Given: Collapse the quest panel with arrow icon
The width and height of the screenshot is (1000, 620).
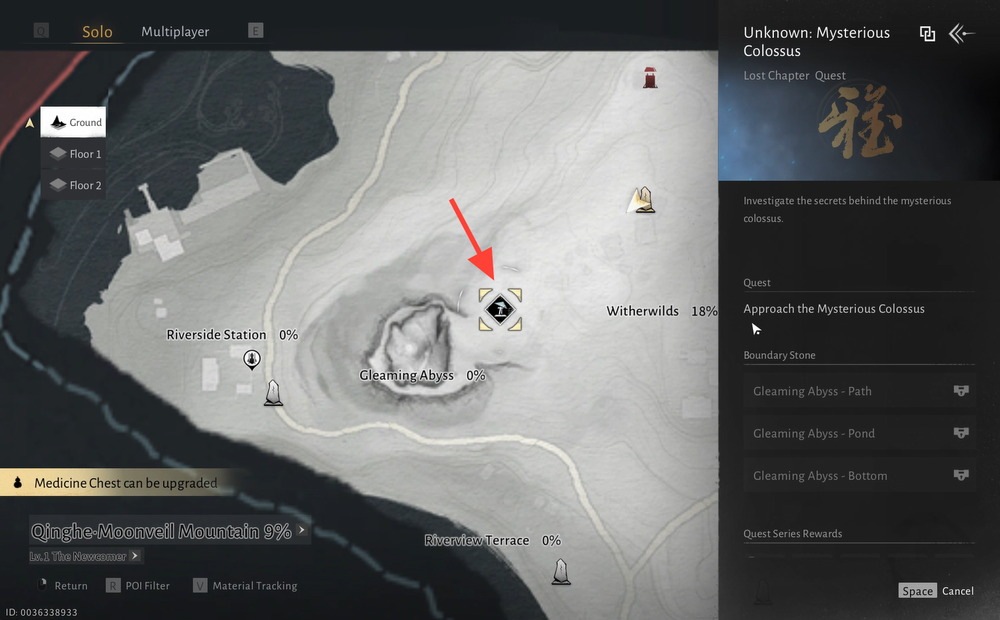Looking at the screenshot, I should [961, 34].
